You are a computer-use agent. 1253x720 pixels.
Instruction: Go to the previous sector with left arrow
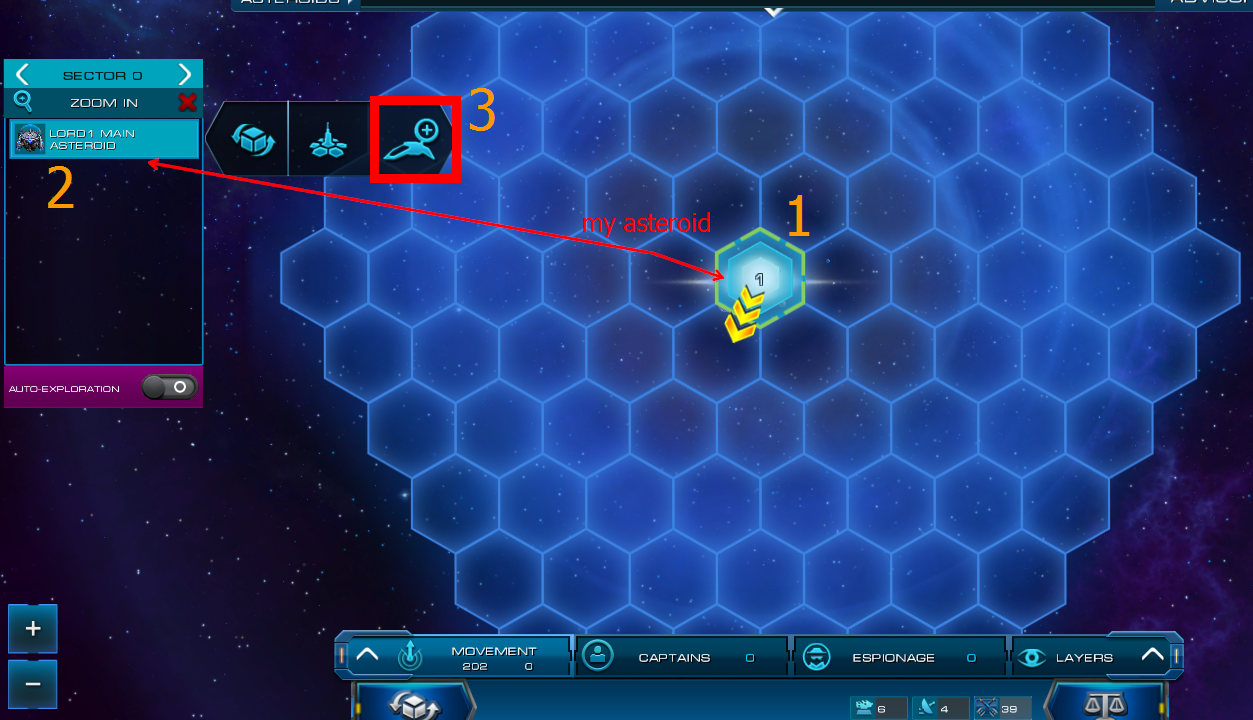pos(22,75)
